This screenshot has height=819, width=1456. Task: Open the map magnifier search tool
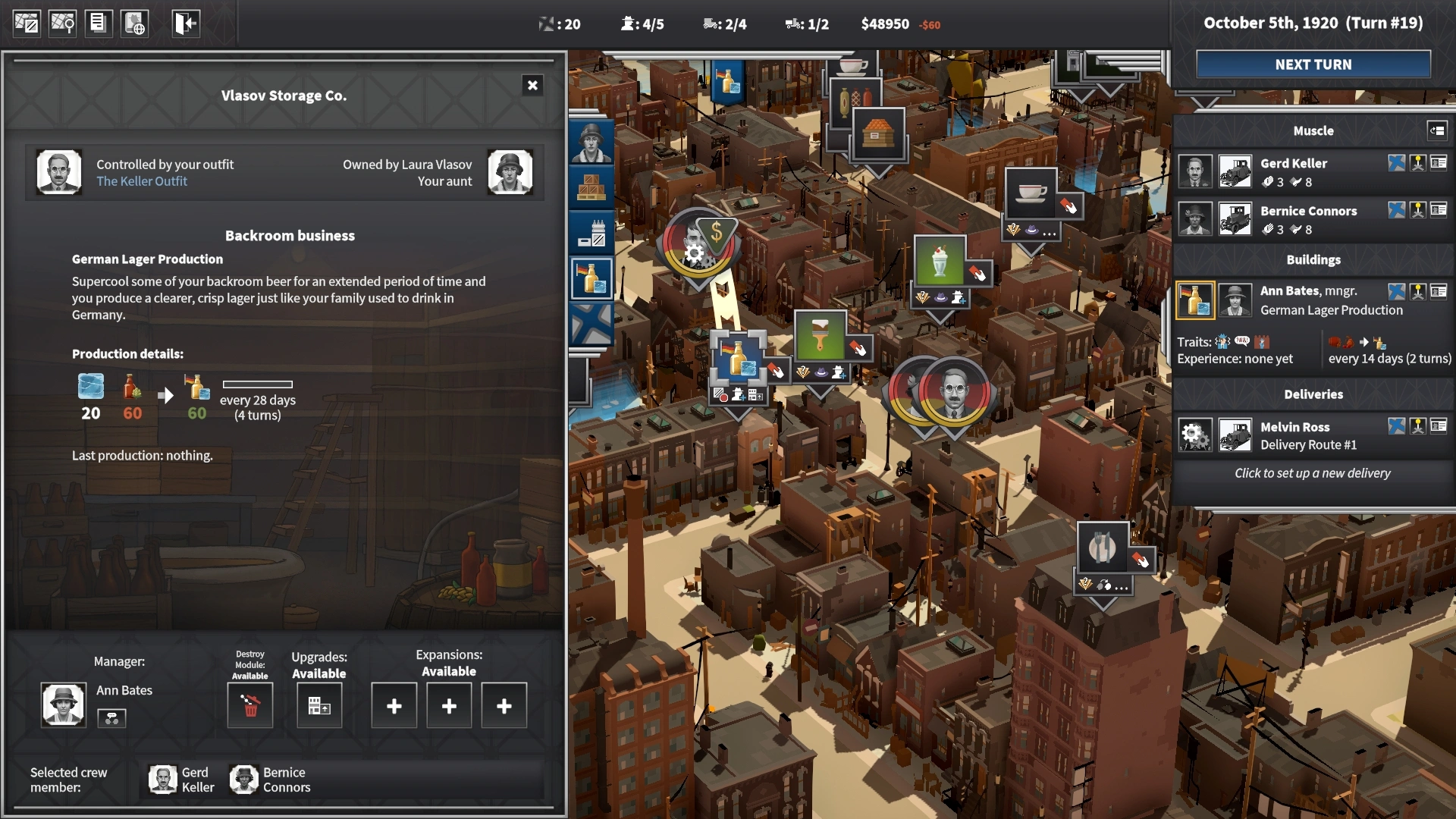coord(62,24)
